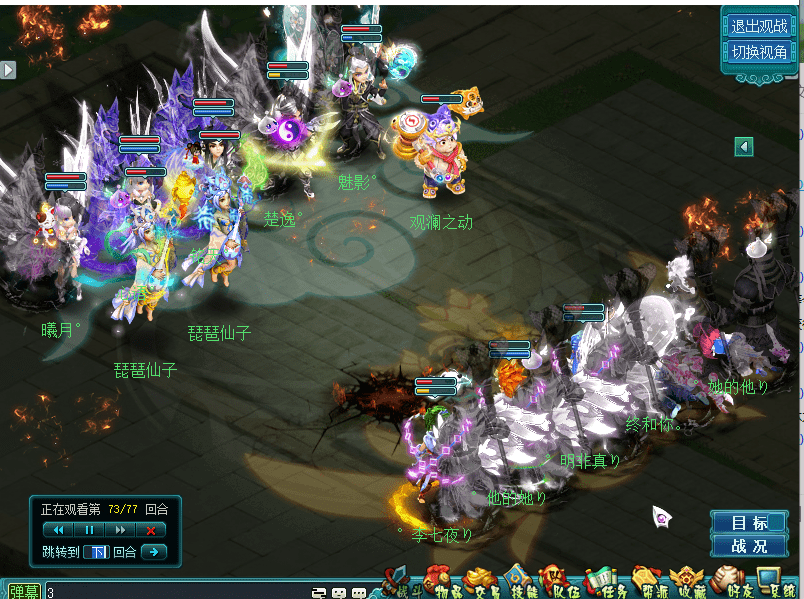804x599 pixels.
Task: Open the 技能 skills menu
Action: [517, 581]
